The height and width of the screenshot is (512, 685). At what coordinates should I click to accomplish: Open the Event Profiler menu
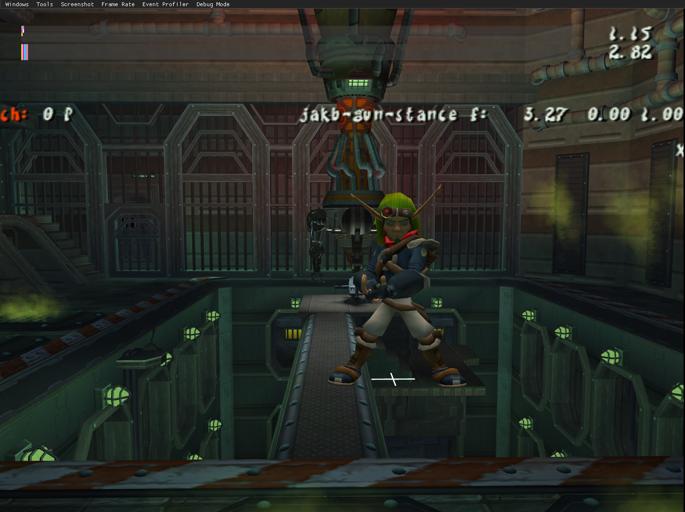164,4
